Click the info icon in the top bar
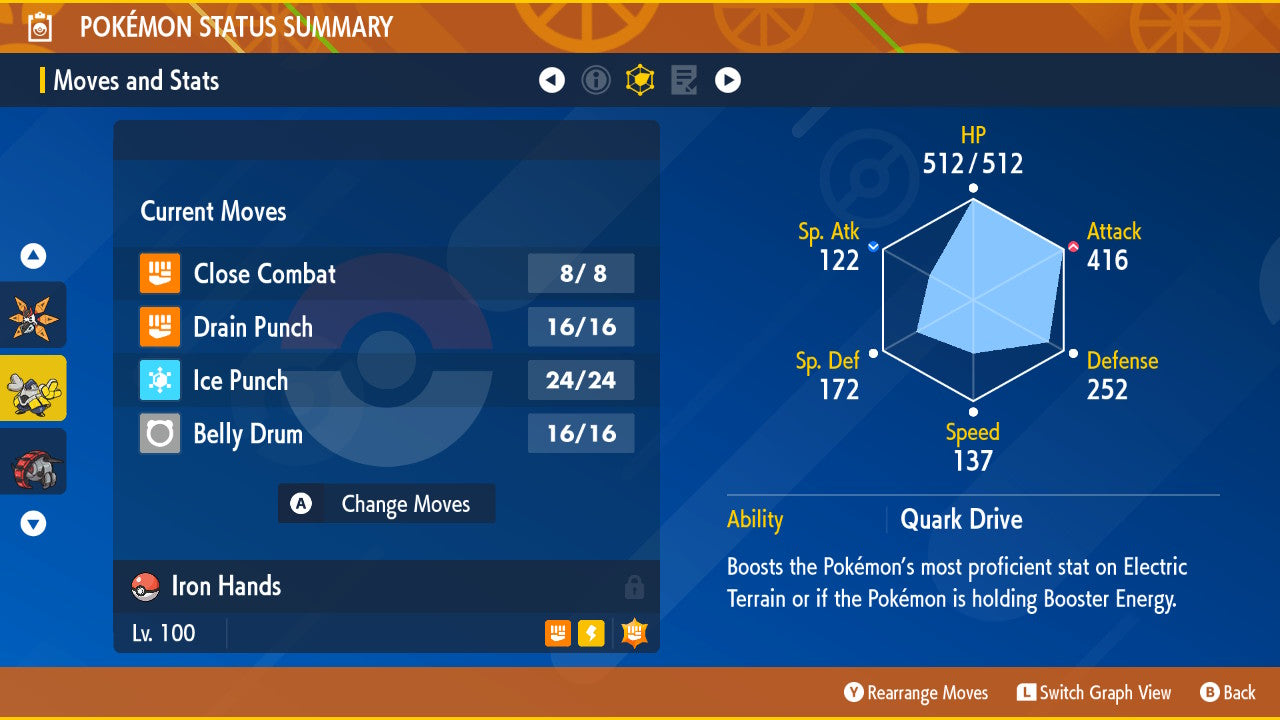The image size is (1280, 720). [x=596, y=80]
